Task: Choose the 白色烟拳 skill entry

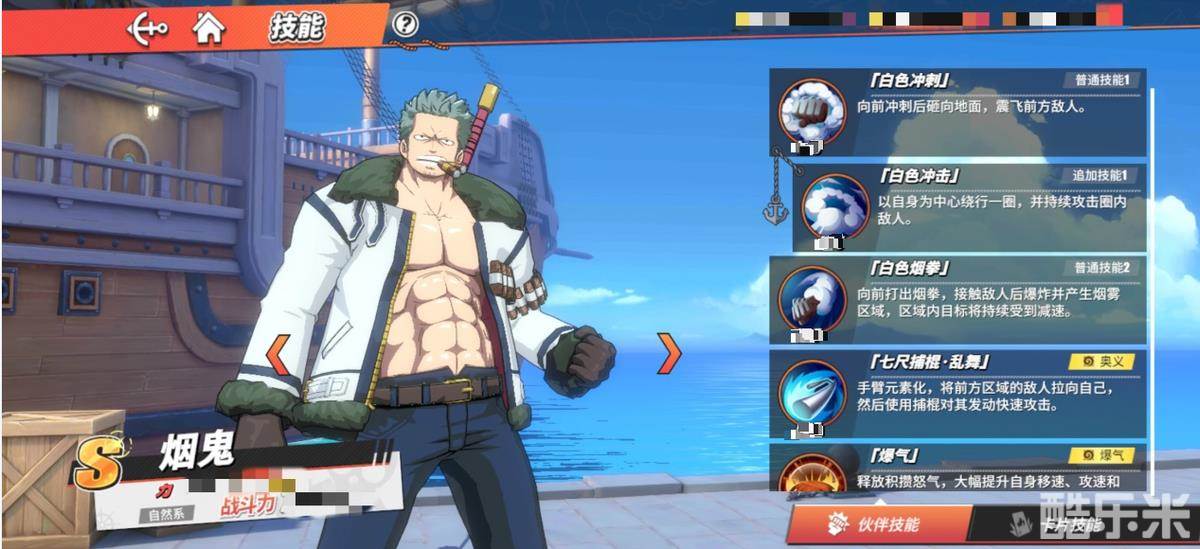Action: point(958,297)
